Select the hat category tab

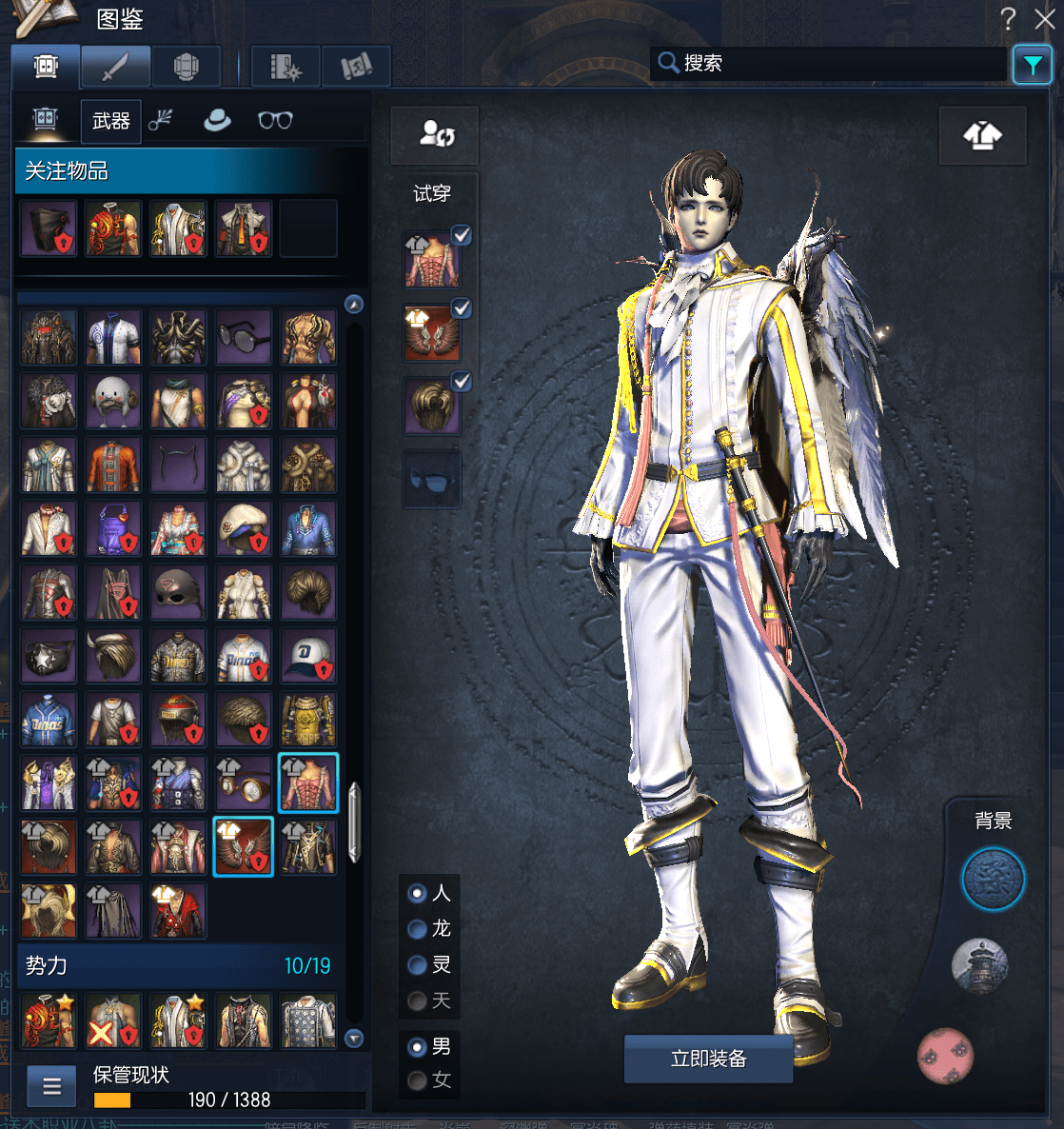pos(217,121)
